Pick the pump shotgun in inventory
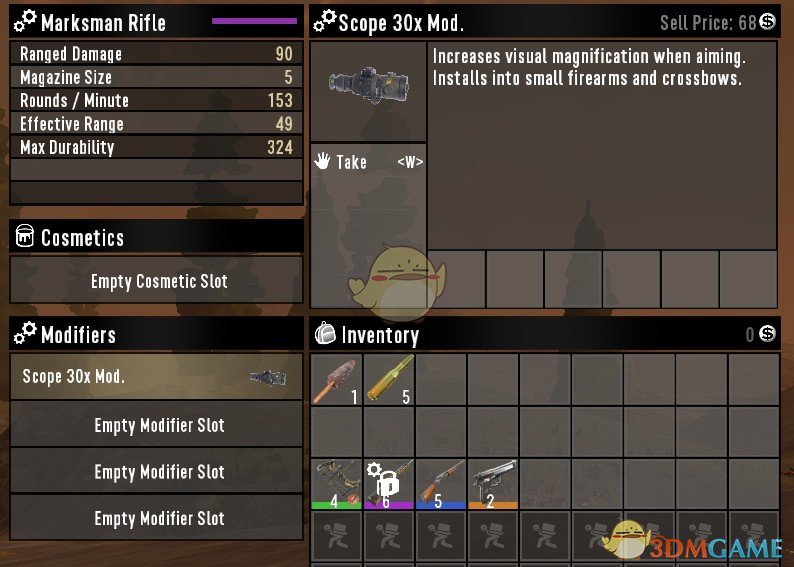The image size is (794, 567). coord(440,483)
